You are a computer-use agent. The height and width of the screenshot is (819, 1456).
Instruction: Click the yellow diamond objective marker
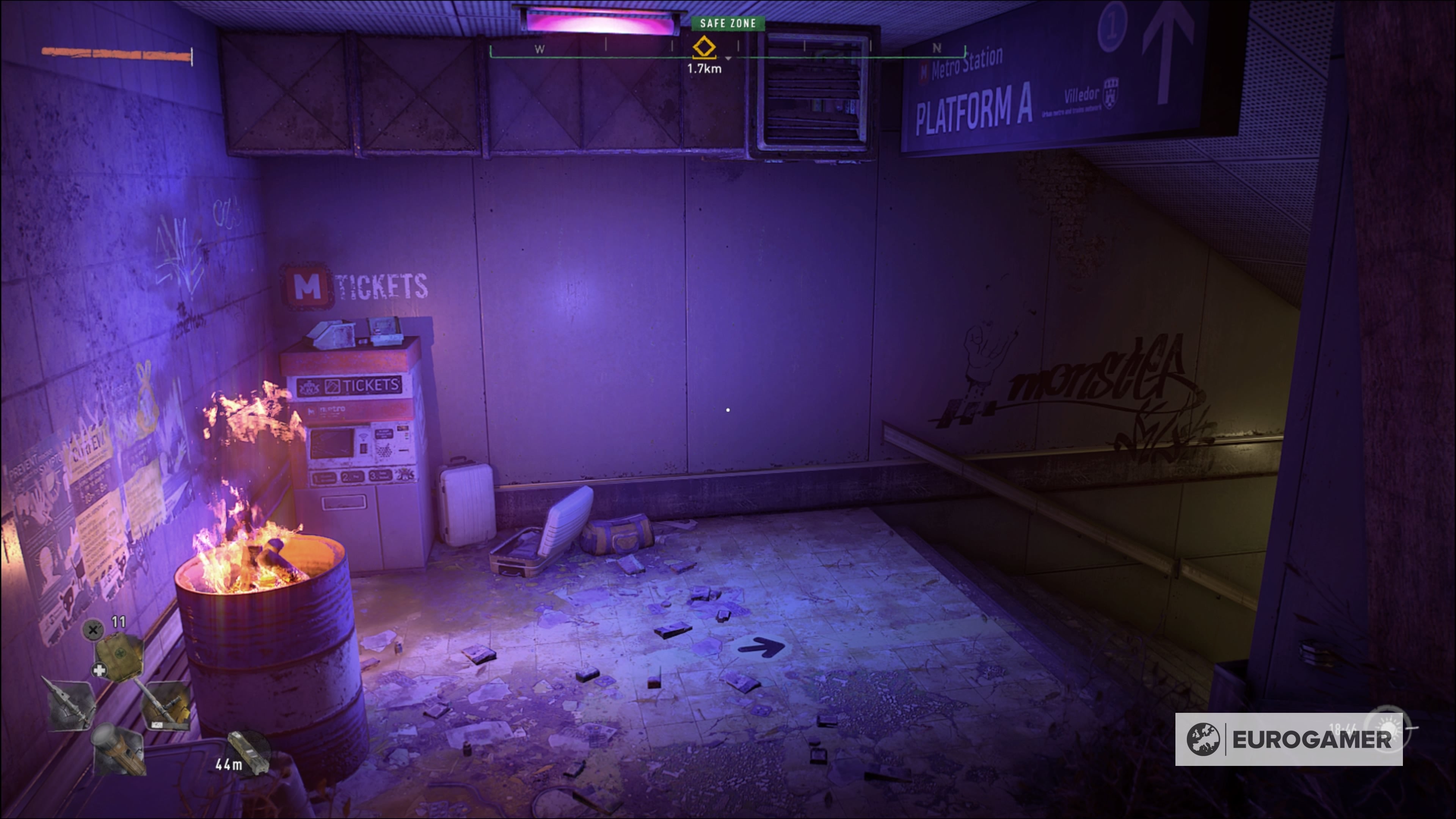[x=704, y=47]
